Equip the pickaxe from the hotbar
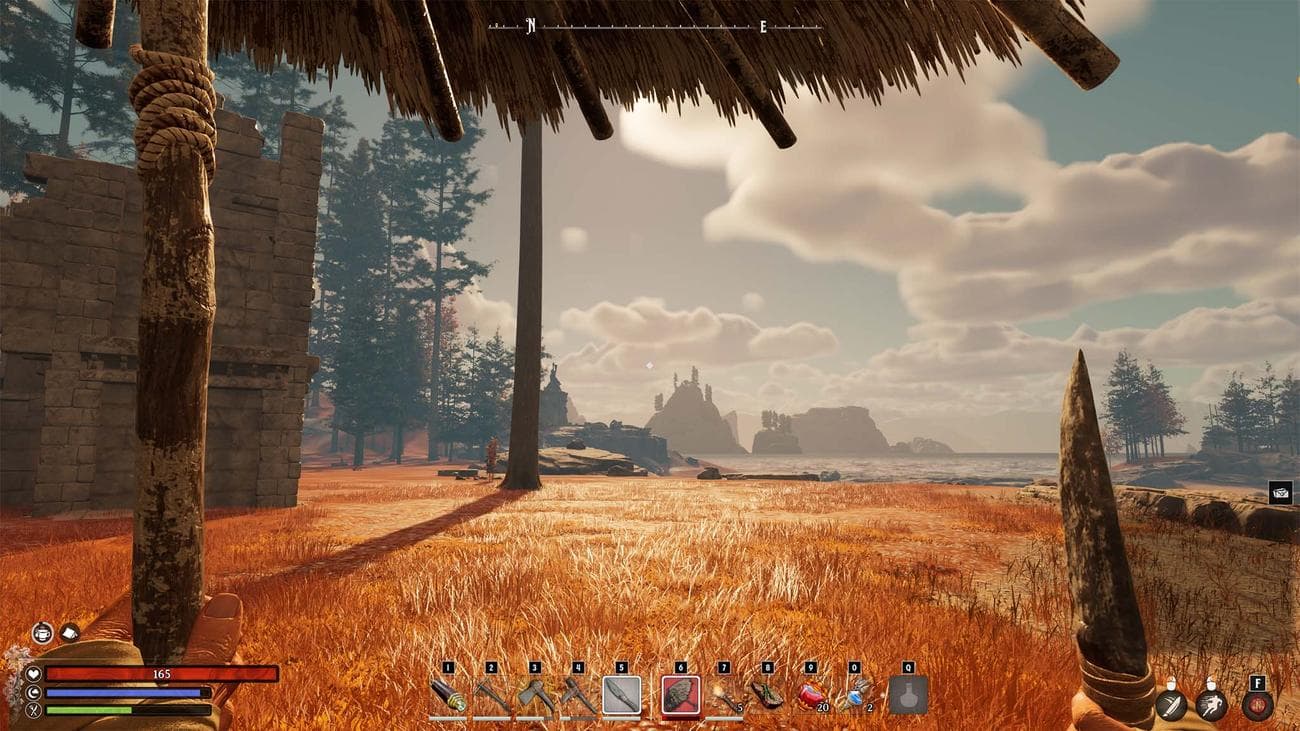The image size is (1300, 731). pyautogui.click(x=491, y=695)
